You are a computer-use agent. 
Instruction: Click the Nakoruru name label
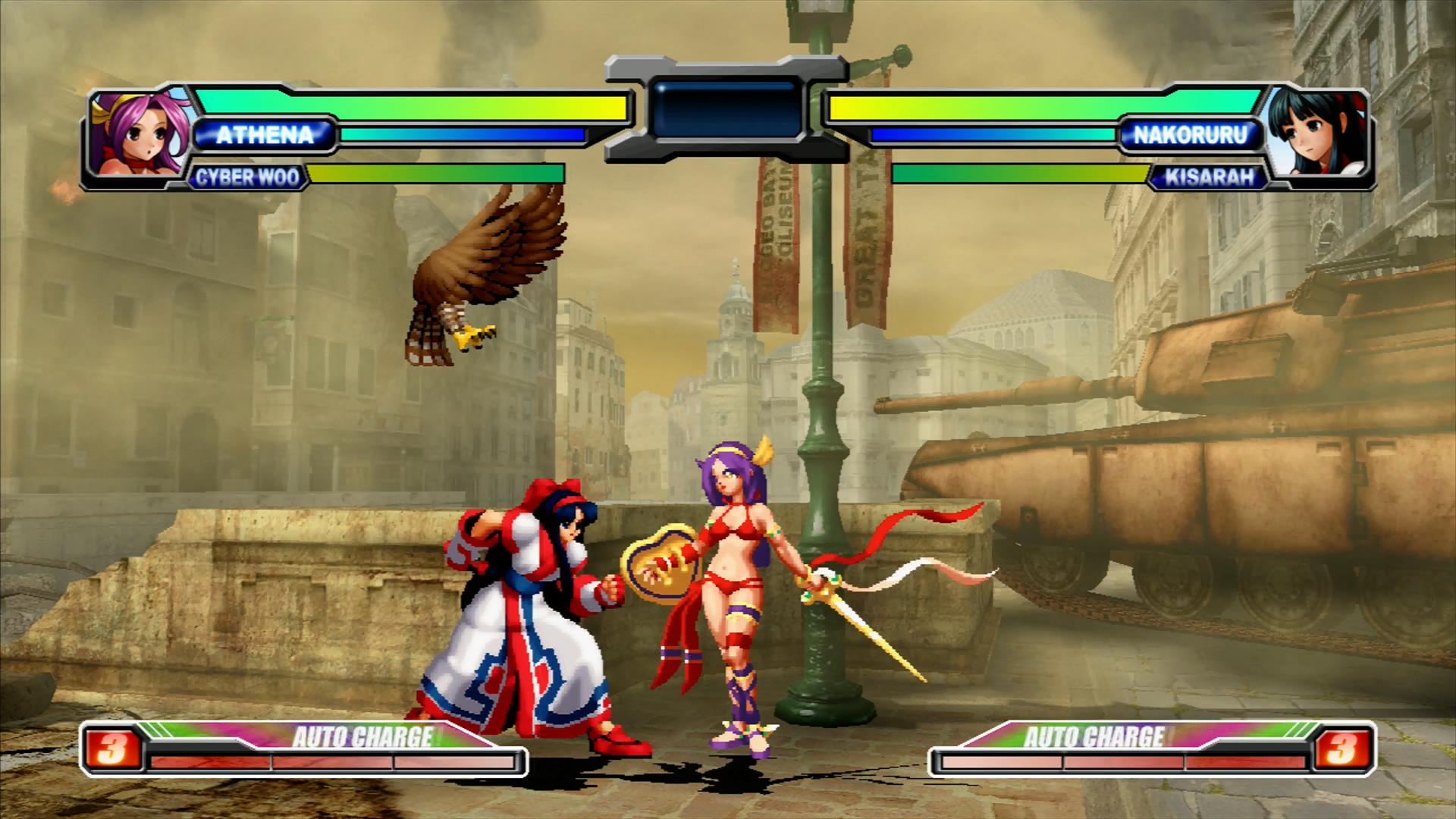point(1191,135)
